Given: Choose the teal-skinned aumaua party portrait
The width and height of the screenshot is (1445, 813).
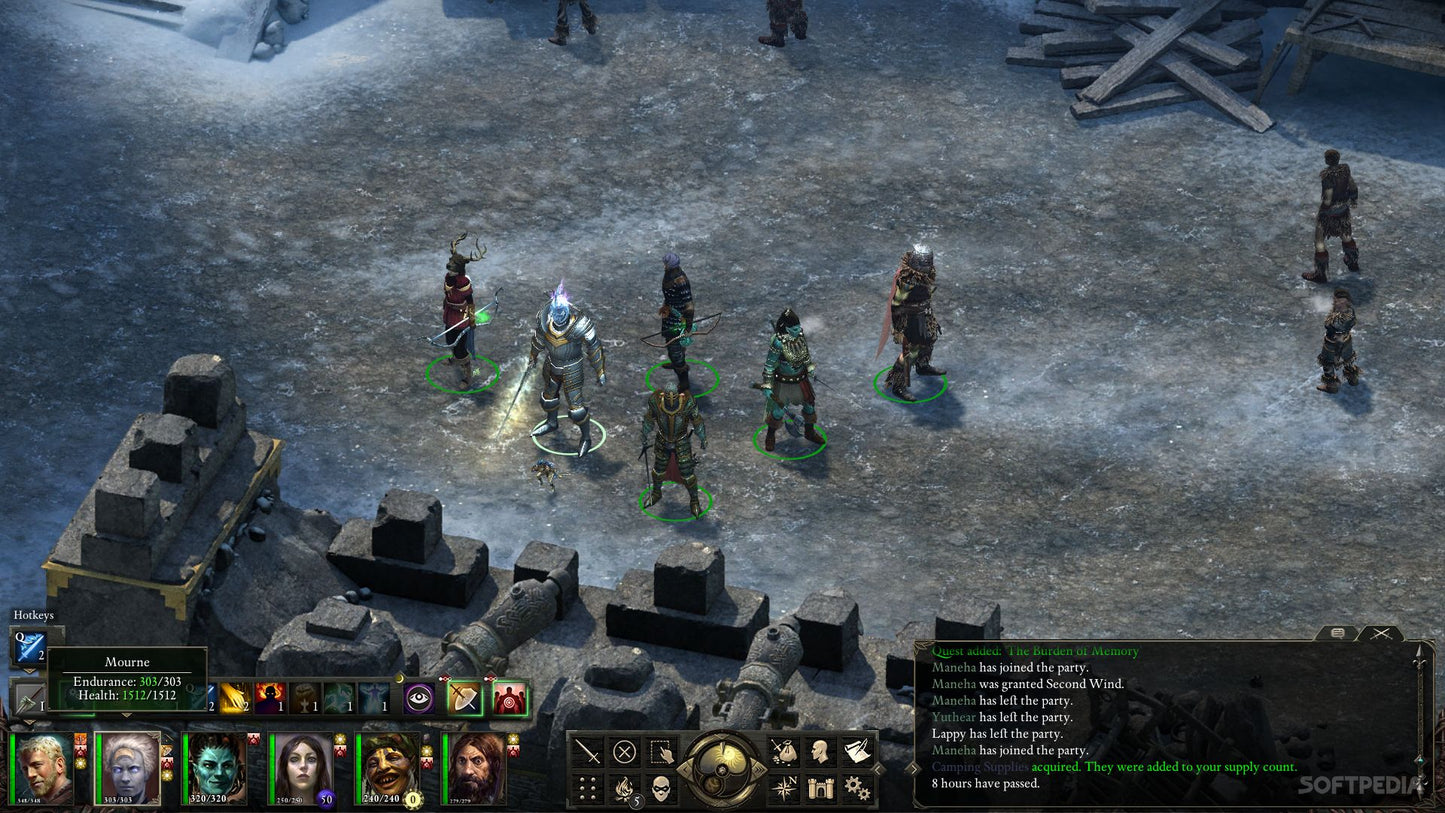Looking at the screenshot, I should click(215, 768).
